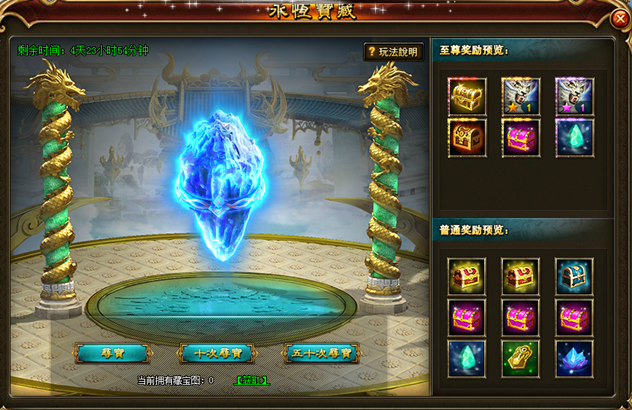Select the ornate orange chest supreme reward
The height and width of the screenshot is (410, 632).
(467, 138)
